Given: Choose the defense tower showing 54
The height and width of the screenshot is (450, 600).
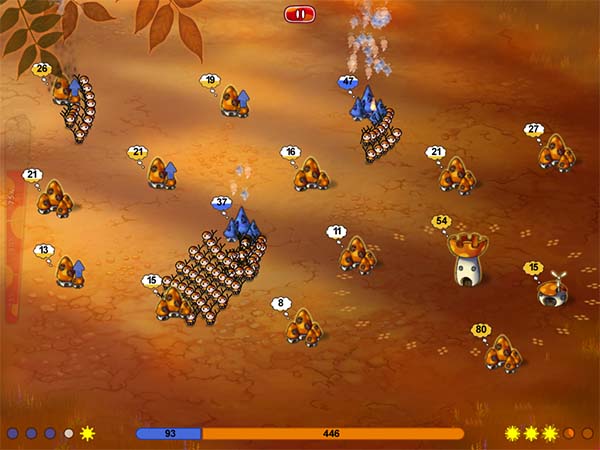Looking at the screenshot, I should tap(466, 258).
